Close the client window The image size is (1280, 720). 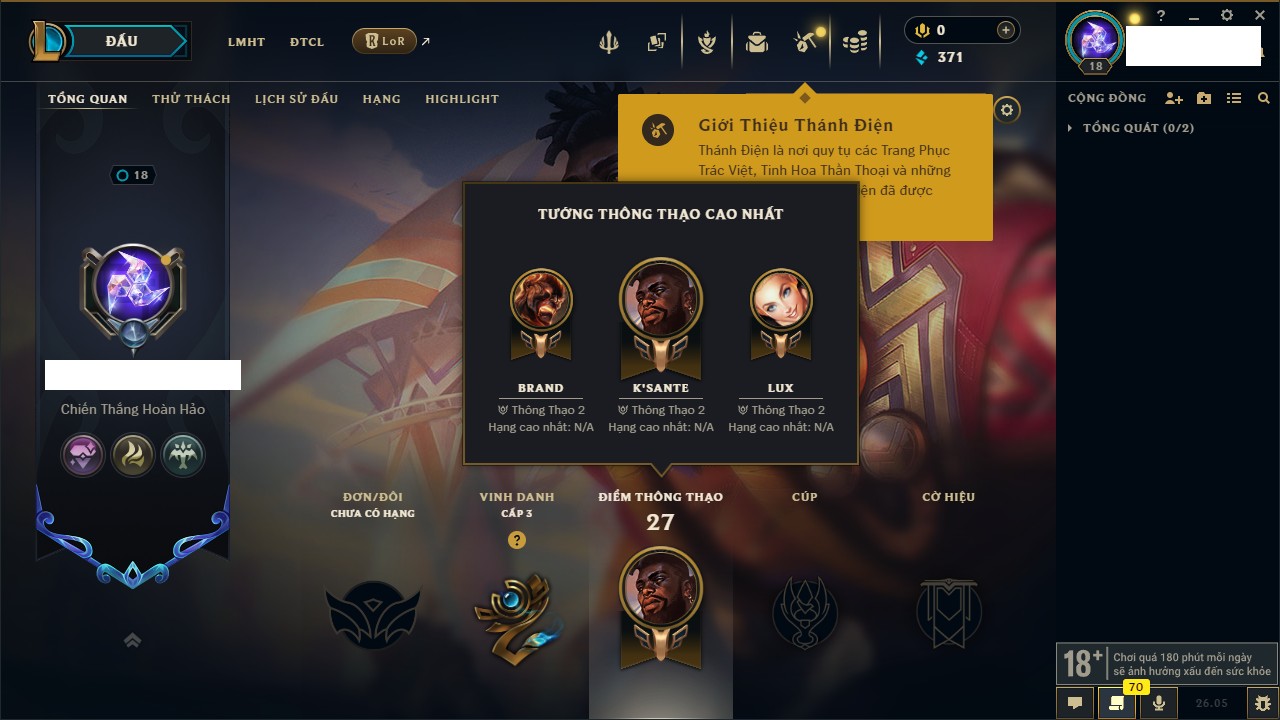(1260, 16)
